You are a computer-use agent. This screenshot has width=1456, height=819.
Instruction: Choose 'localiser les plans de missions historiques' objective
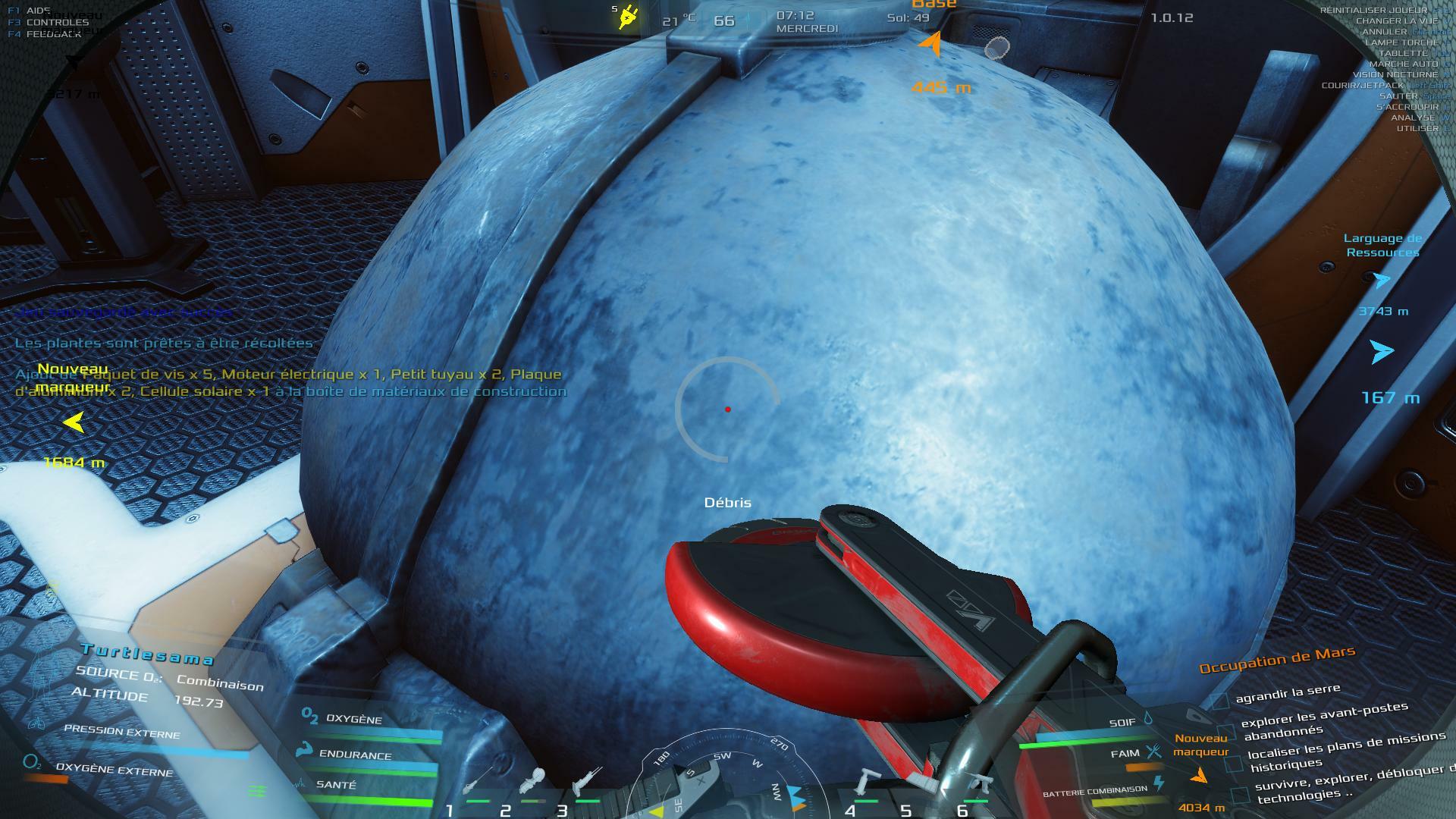coord(1335,752)
